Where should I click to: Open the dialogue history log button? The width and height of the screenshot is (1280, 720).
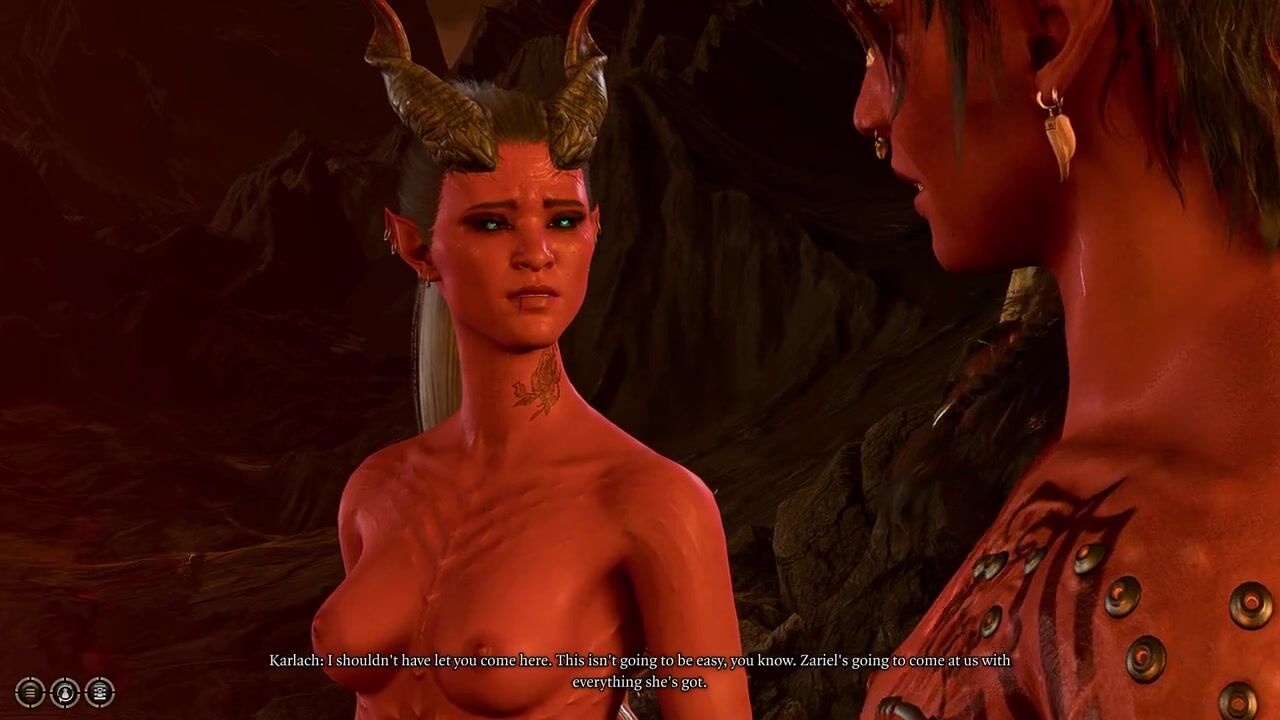pos(30,692)
